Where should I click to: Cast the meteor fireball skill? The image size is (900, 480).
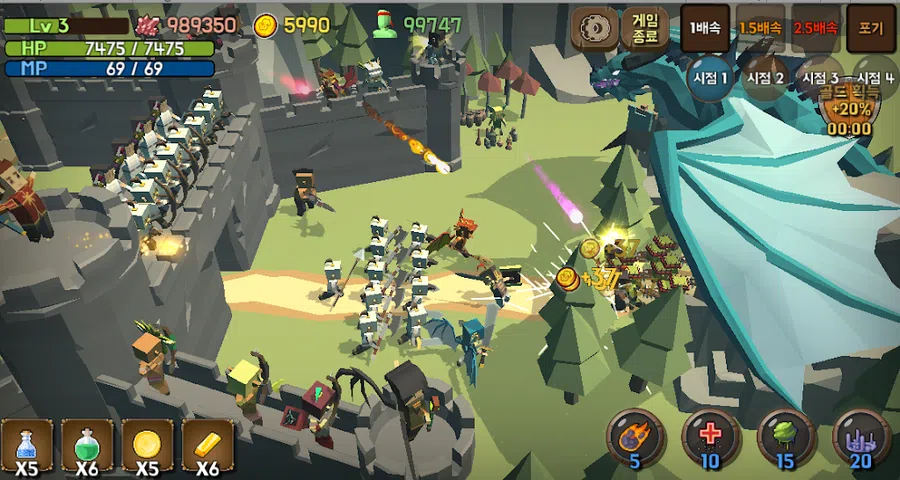pyautogui.click(x=634, y=436)
